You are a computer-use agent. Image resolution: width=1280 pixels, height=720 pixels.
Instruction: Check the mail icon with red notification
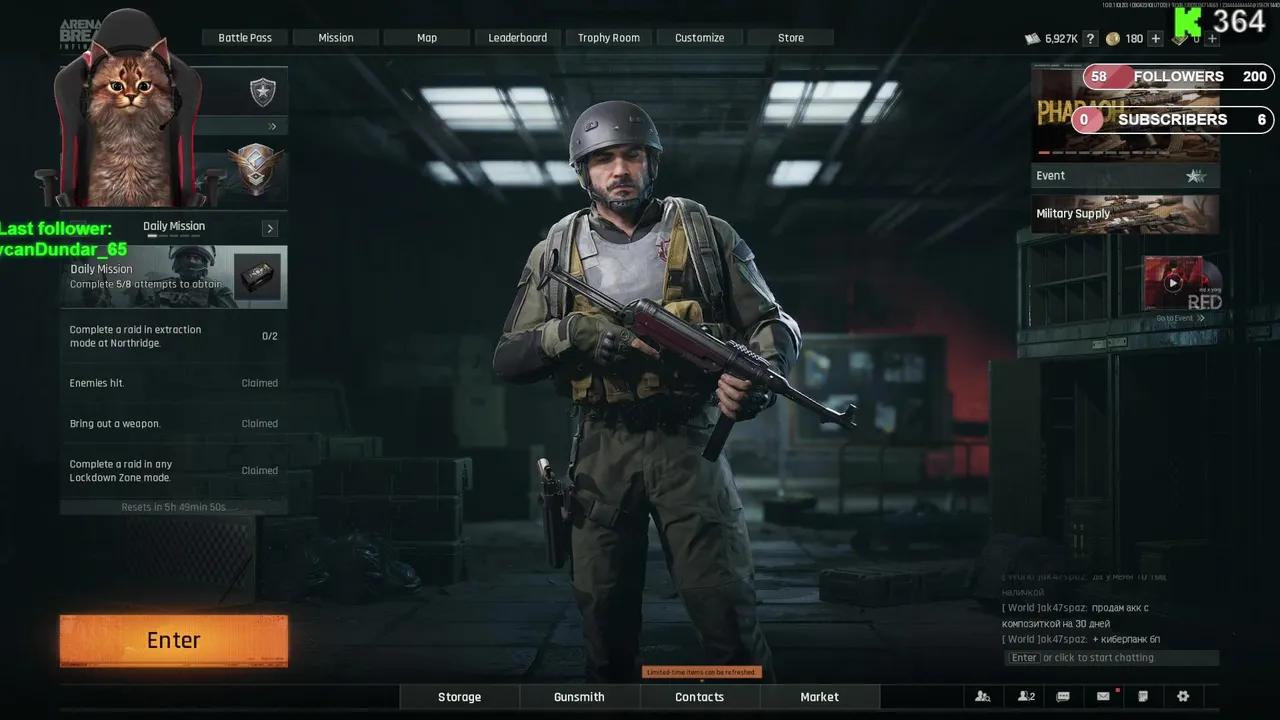pos(1102,696)
